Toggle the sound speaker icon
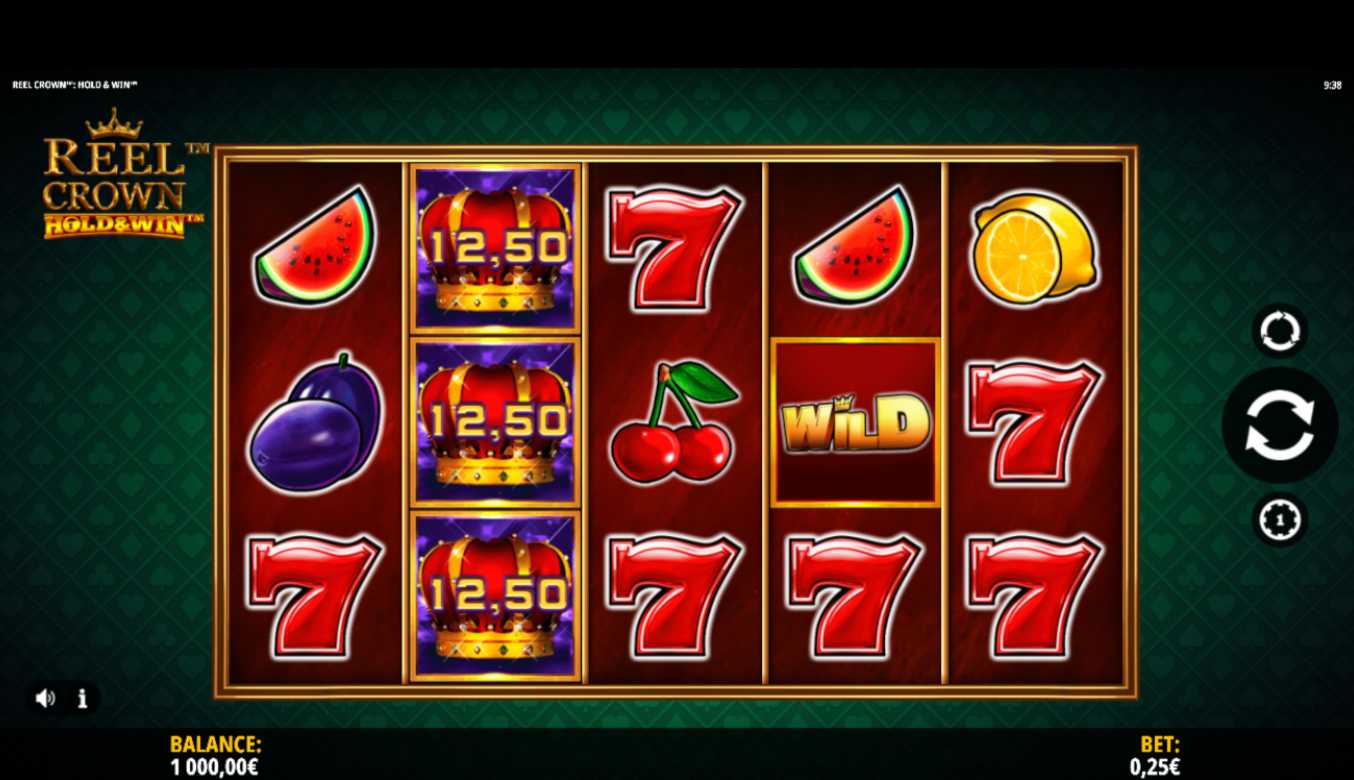Viewport: 1354px width, 780px height. 45,698
